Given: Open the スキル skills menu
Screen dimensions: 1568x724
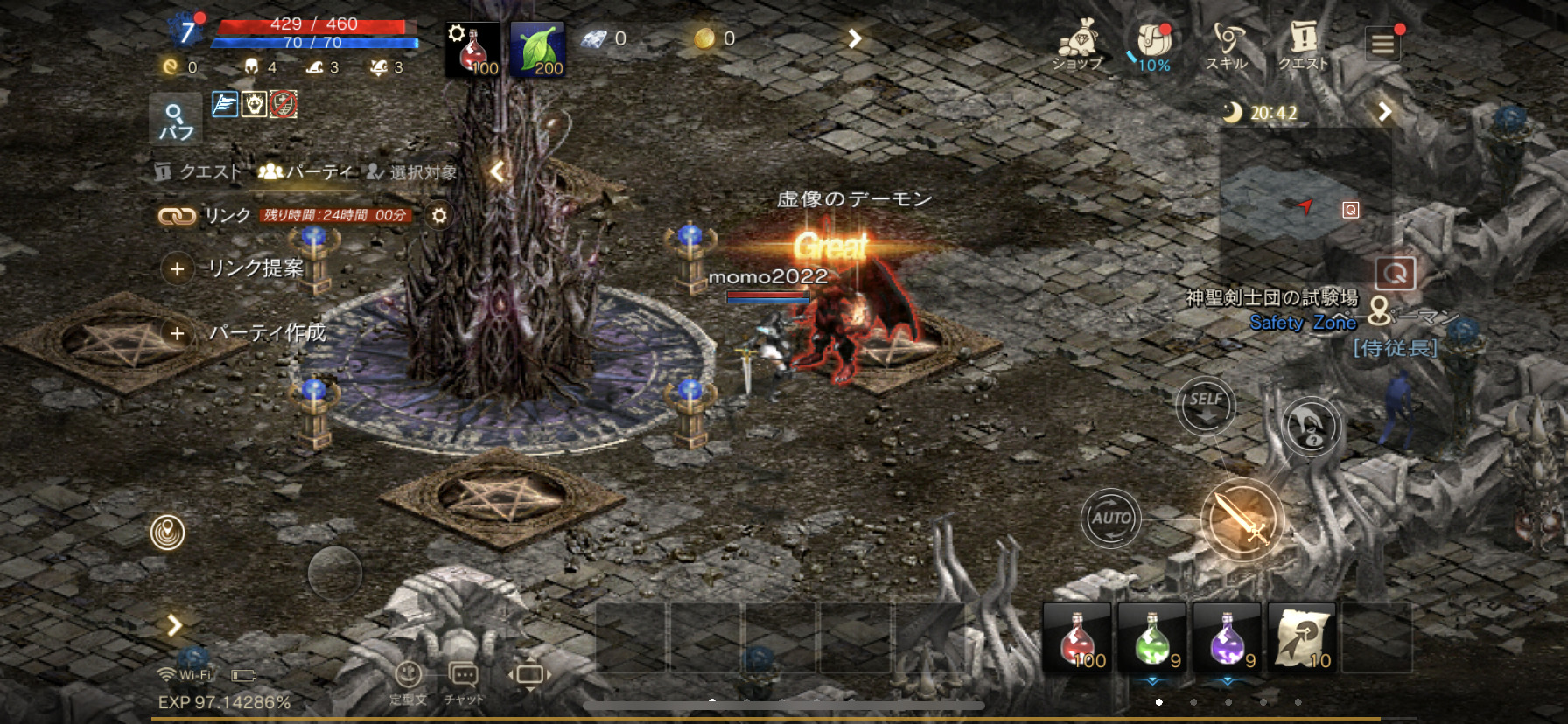Looking at the screenshot, I should tap(1227, 44).
